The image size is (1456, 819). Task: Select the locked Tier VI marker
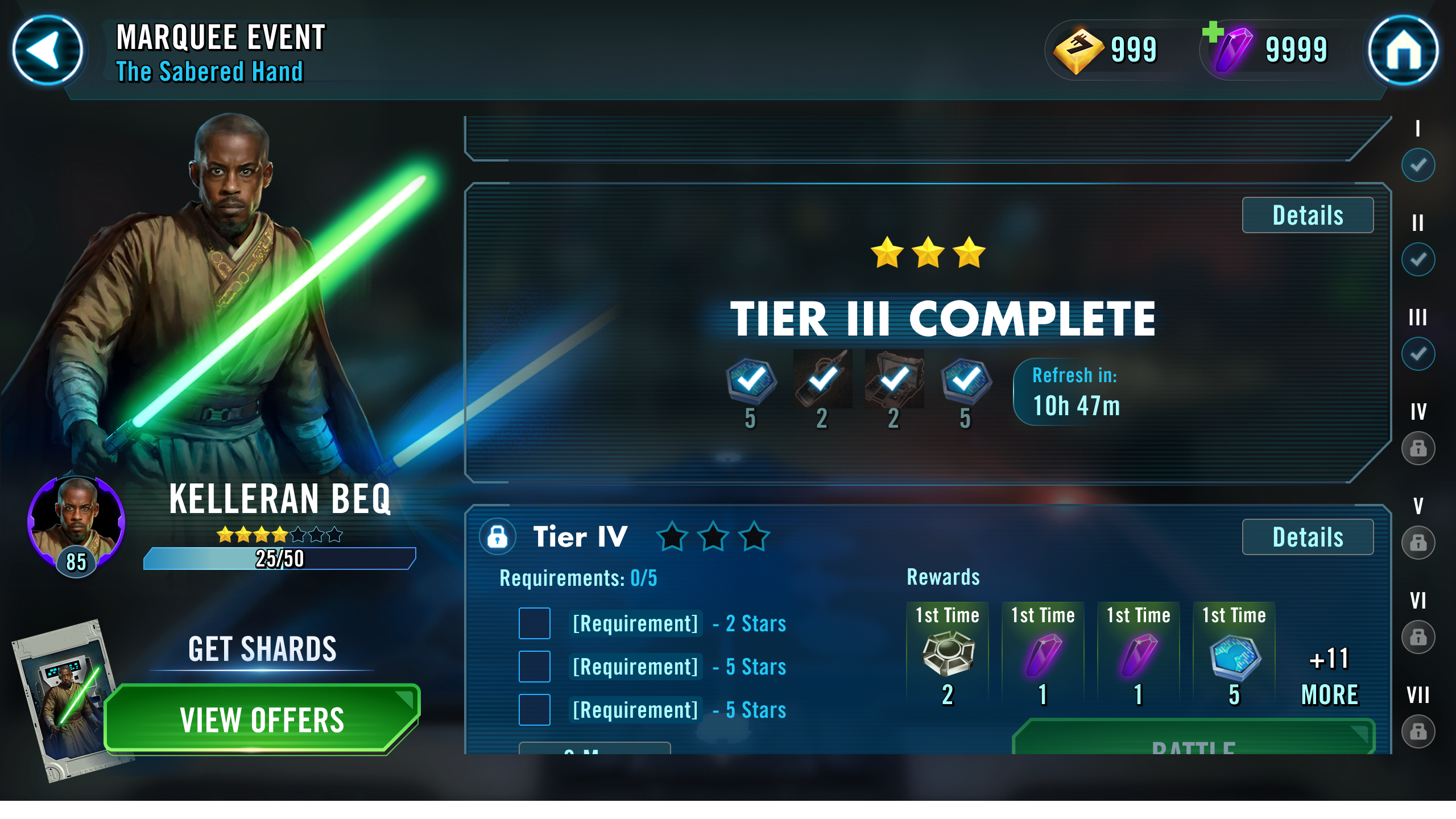1418,637
